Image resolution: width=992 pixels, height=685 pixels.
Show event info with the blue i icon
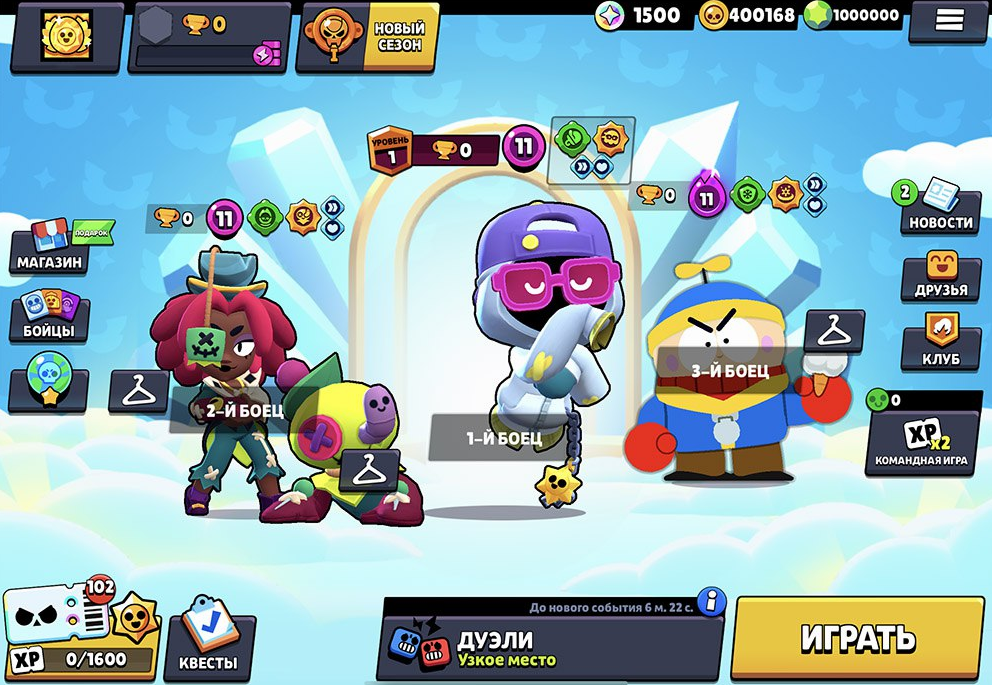[711, 601]
